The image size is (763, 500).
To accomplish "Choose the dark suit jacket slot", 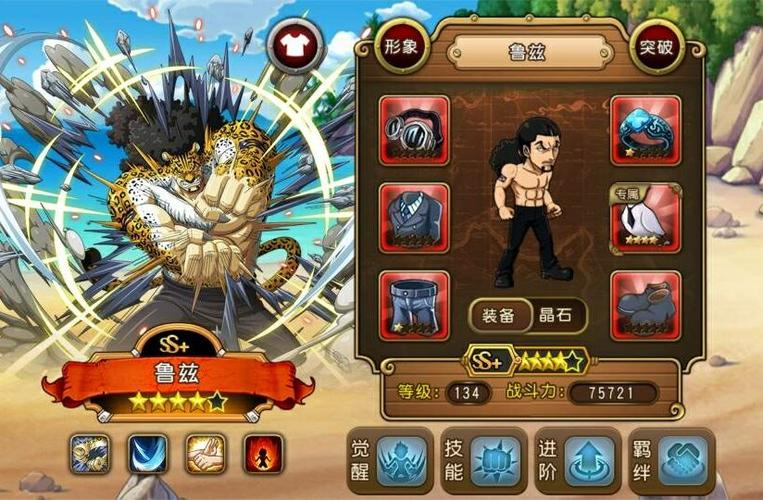I will [x=413, y=217].
